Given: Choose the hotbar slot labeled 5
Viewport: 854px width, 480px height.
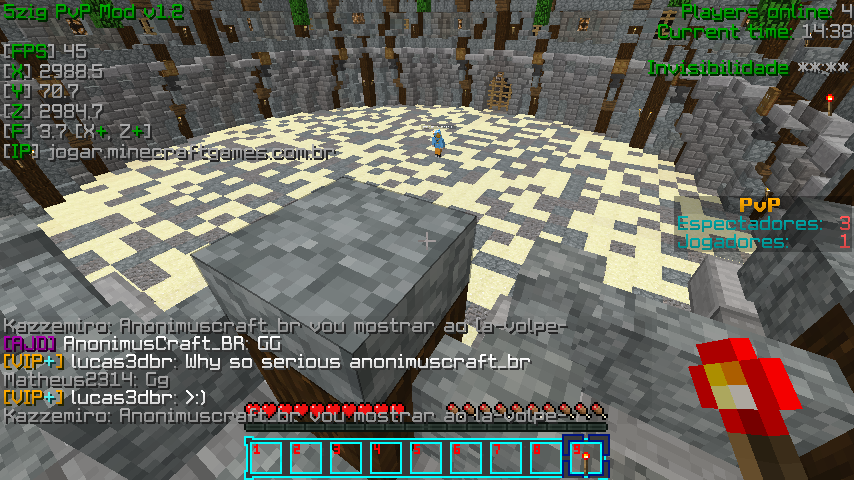Looking at the screenshot, I should click(x=425, y=457).
